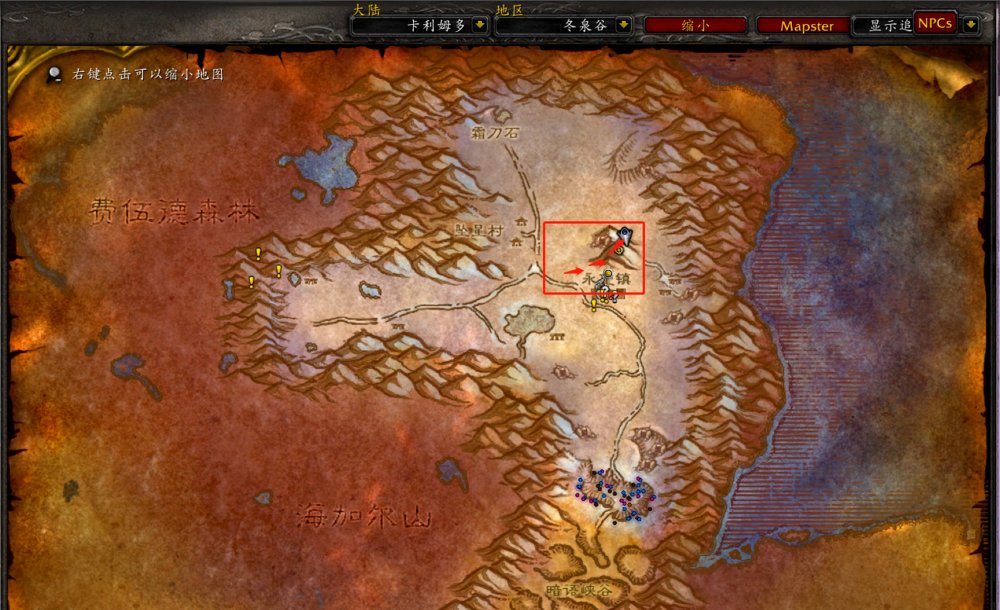Open the 冬泉谷 zone dropdown

pyautogui.click(x=624, y=26)
